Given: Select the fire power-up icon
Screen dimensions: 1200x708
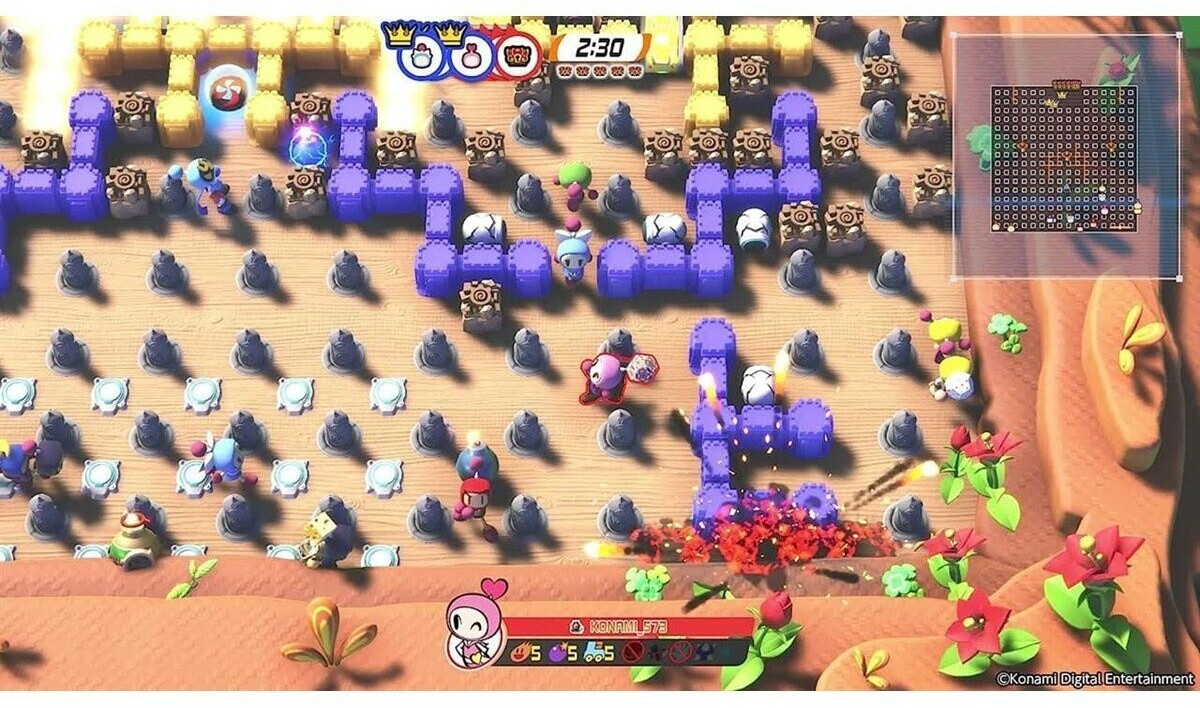Looking at the screenshot, I should (x=519, y=654).
